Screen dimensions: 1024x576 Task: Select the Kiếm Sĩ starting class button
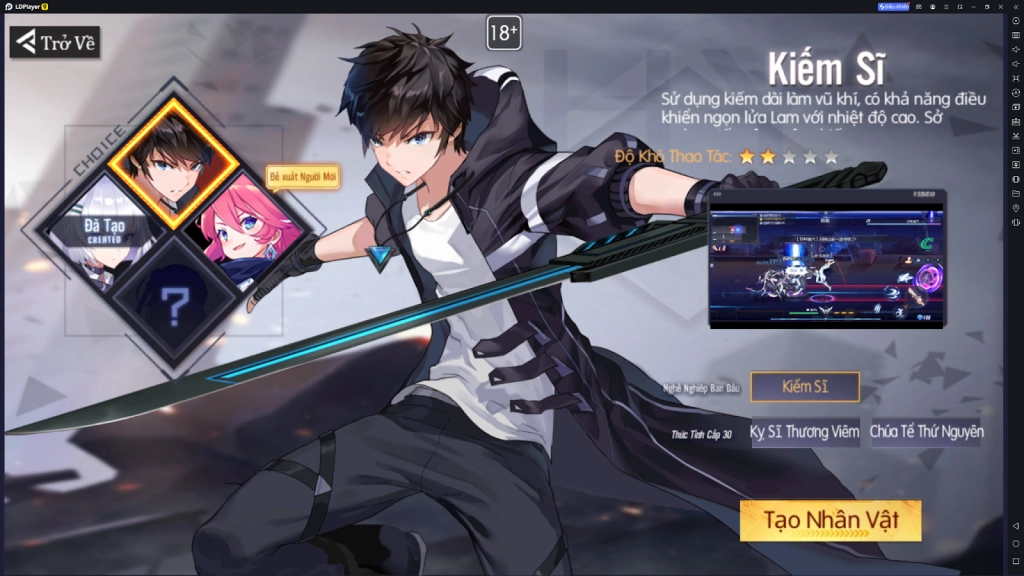805,387
